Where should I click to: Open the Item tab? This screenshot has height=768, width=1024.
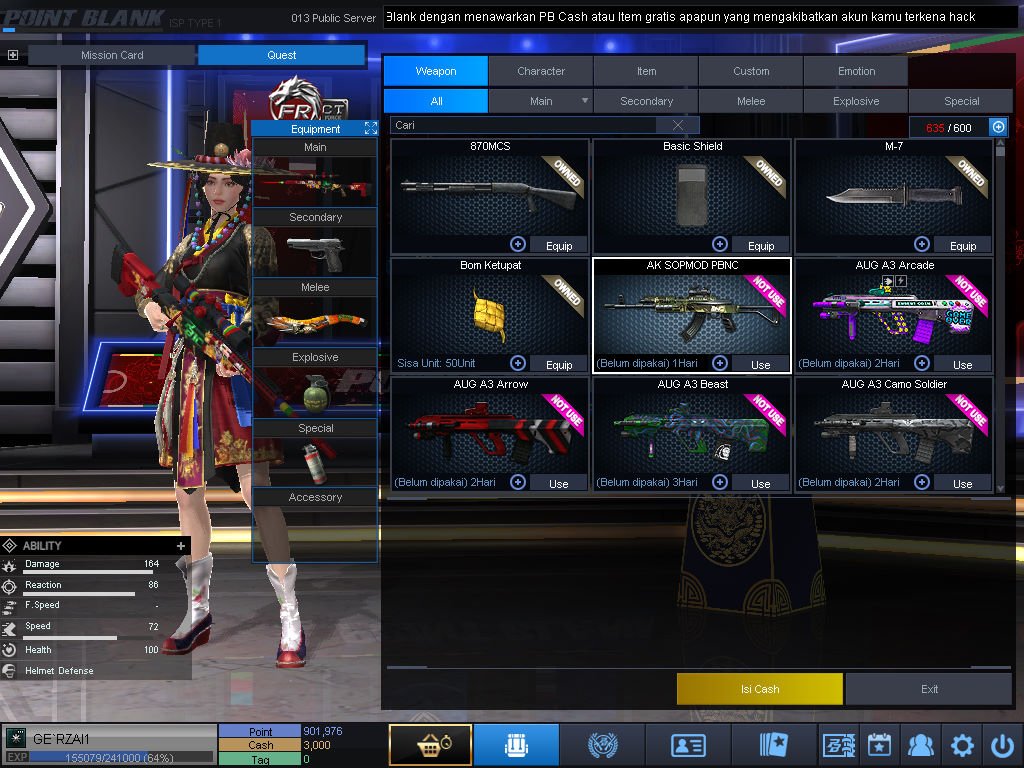click(646, 71)
